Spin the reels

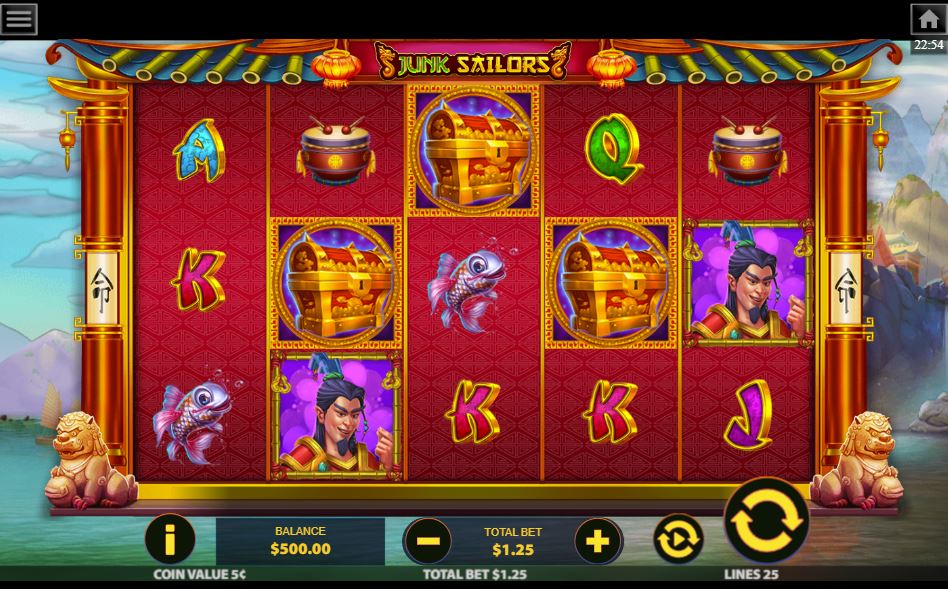point(766,521)
